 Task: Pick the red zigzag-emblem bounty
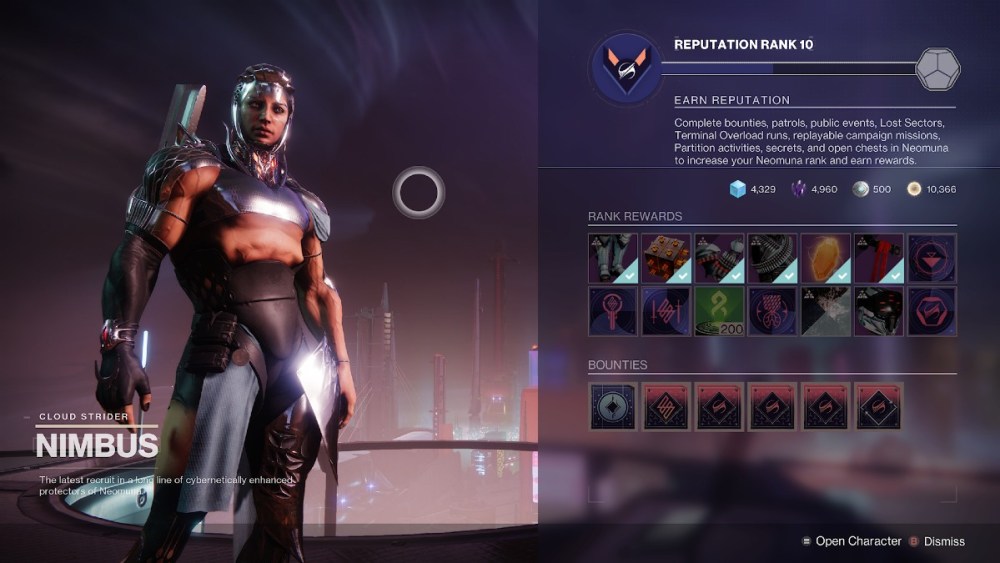coord(666,406)
